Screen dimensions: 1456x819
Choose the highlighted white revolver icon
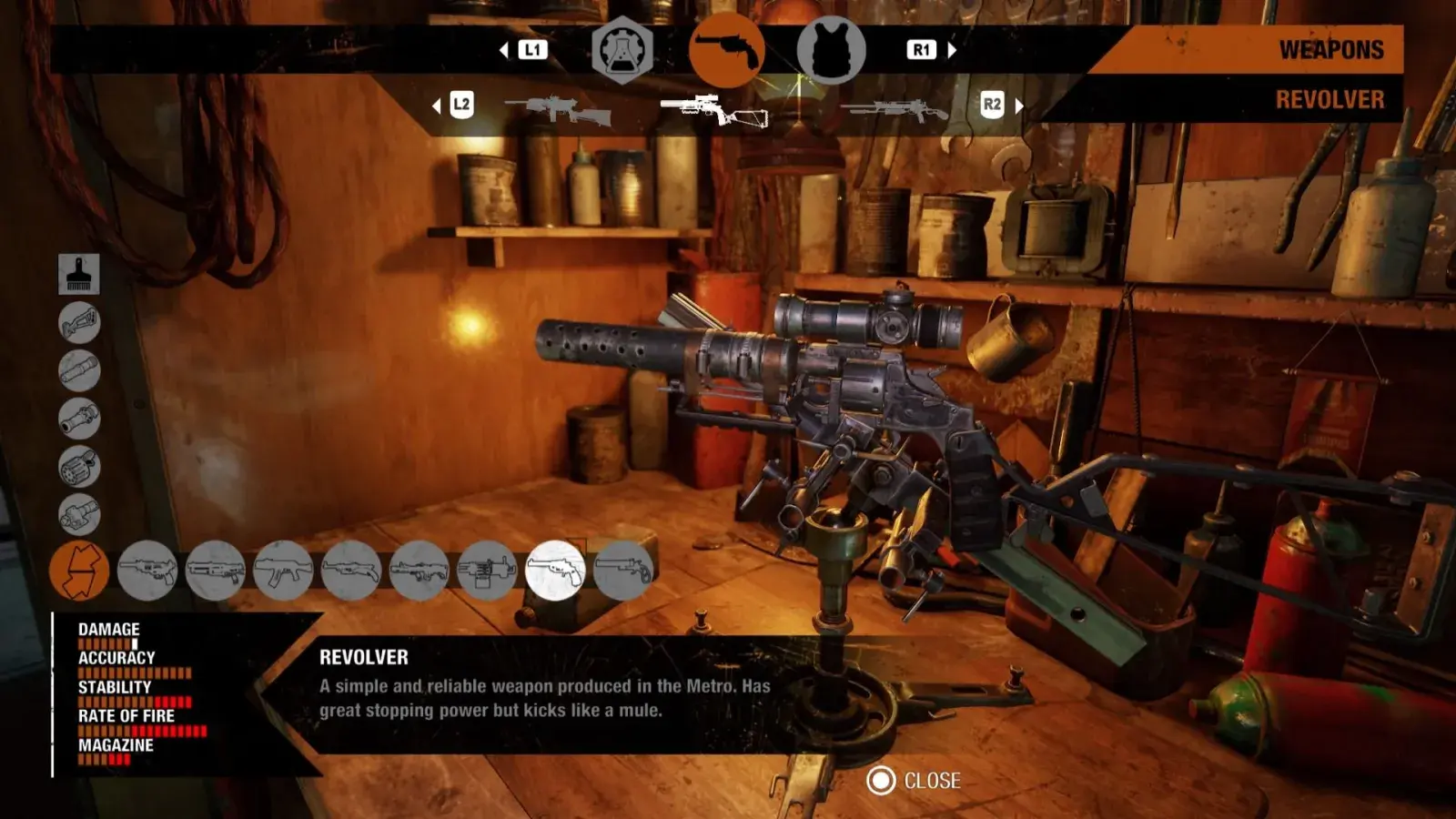pyautogui.click(x=555, y=571)
